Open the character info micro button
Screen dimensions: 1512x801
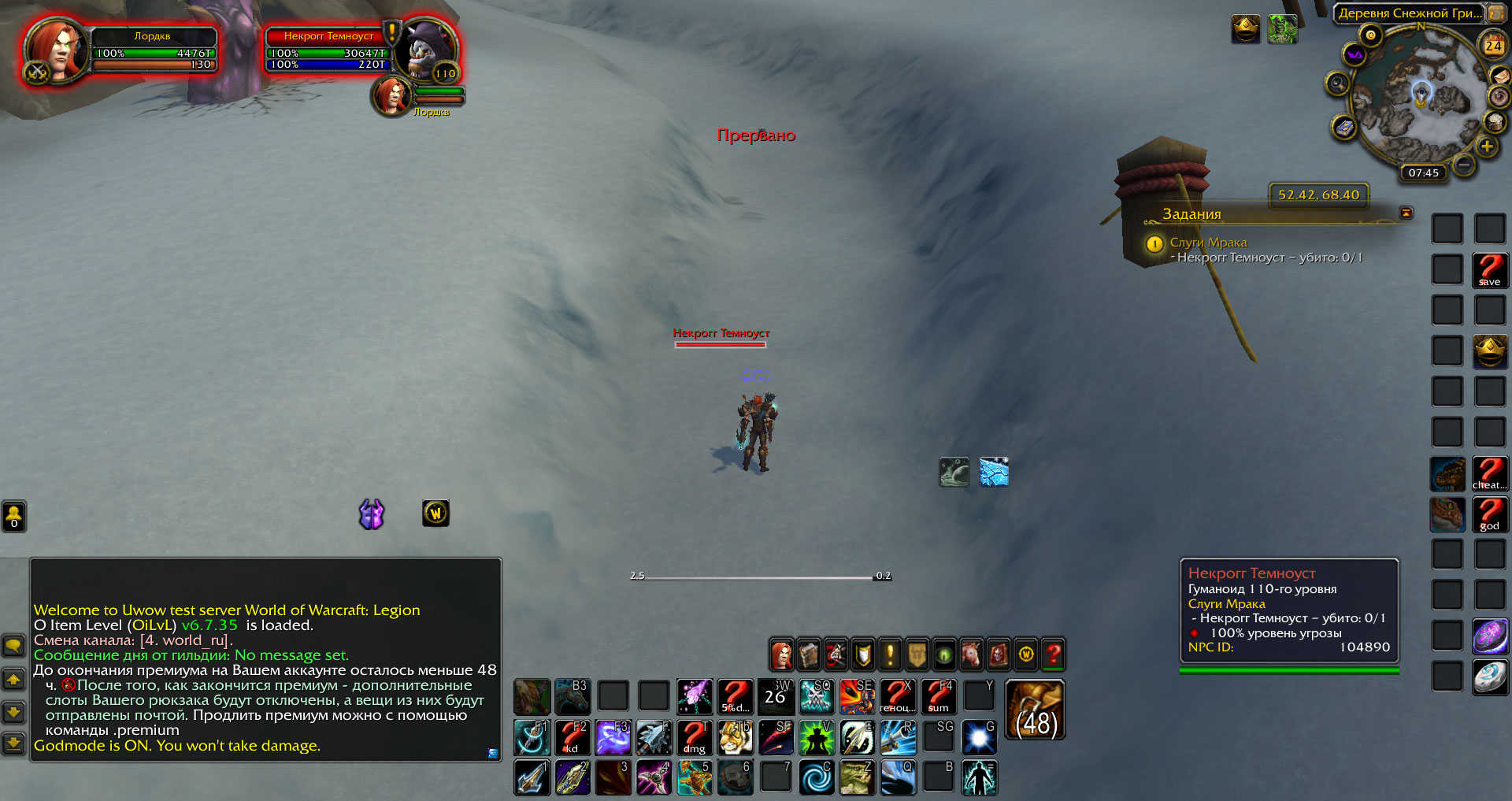pyautogui.click(x=781, y=654)
